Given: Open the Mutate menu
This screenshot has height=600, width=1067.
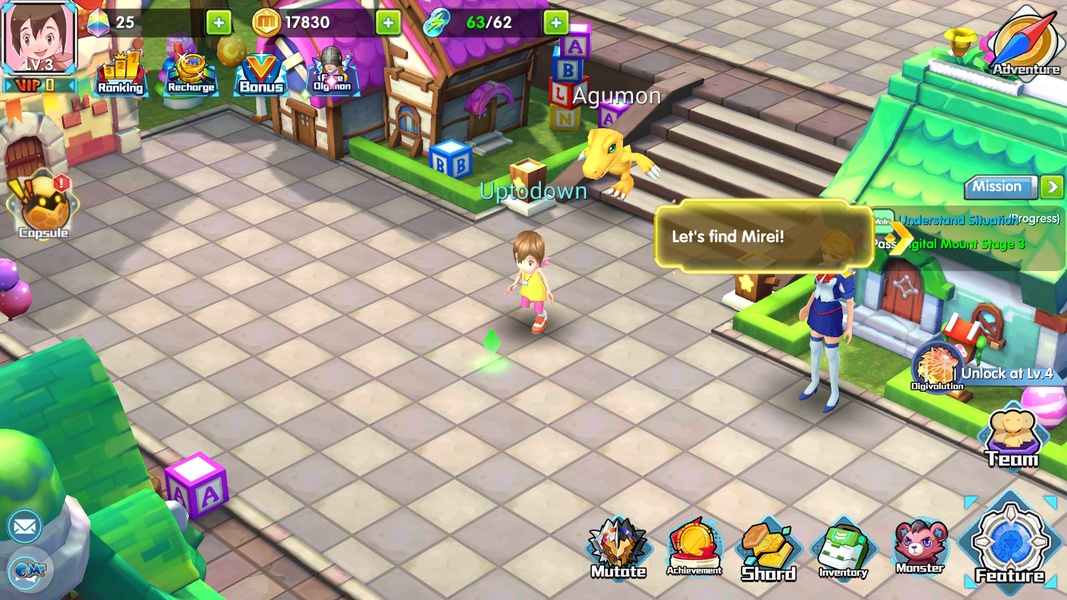Looking at the screenshot, I should pos(618,548).
